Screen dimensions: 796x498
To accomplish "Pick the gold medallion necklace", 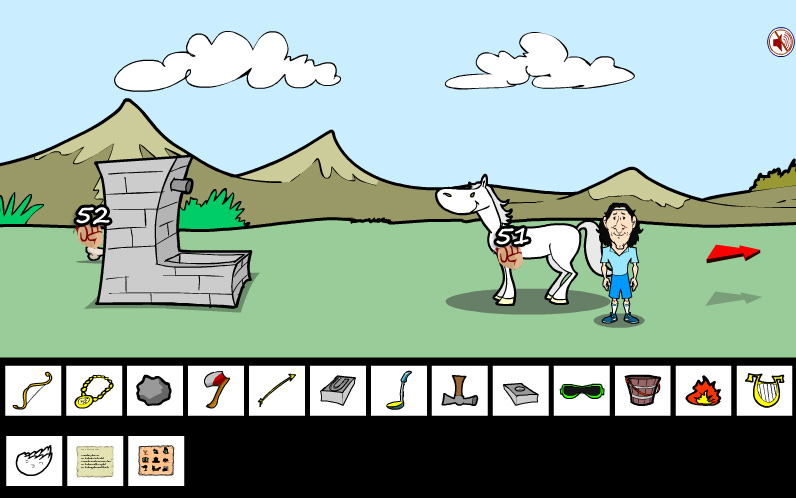I will 94,390.
